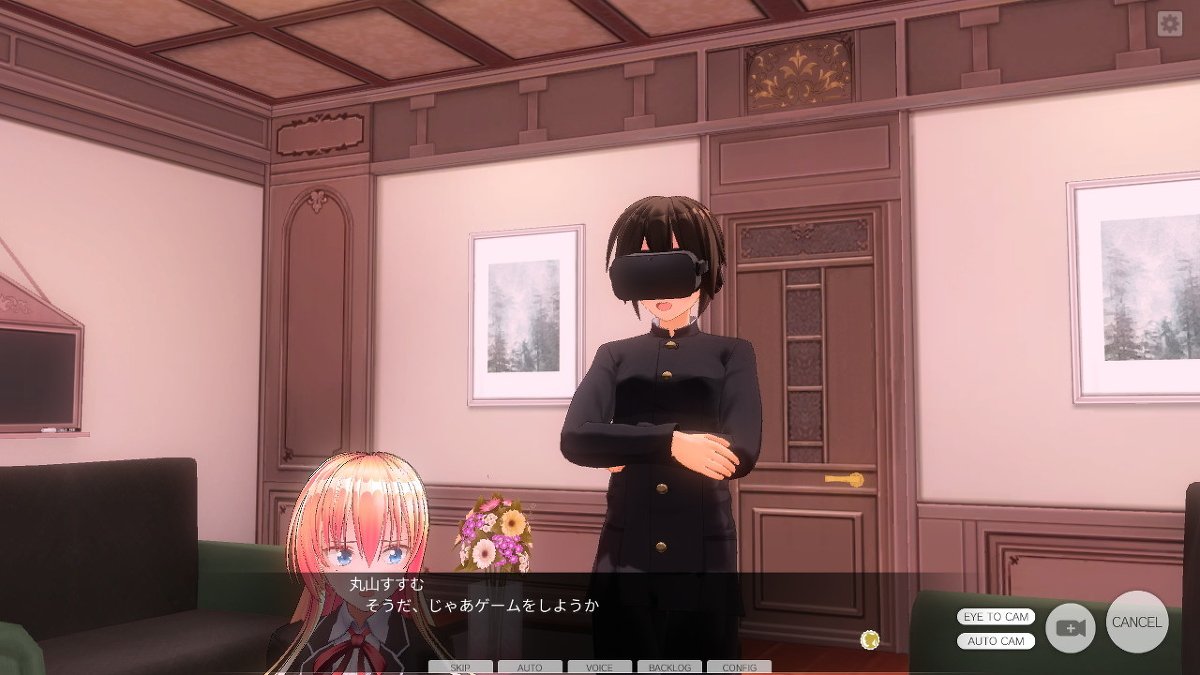
Task: Show the BACKLOG history
Action: pyautogui.click(x=669, y=667)
